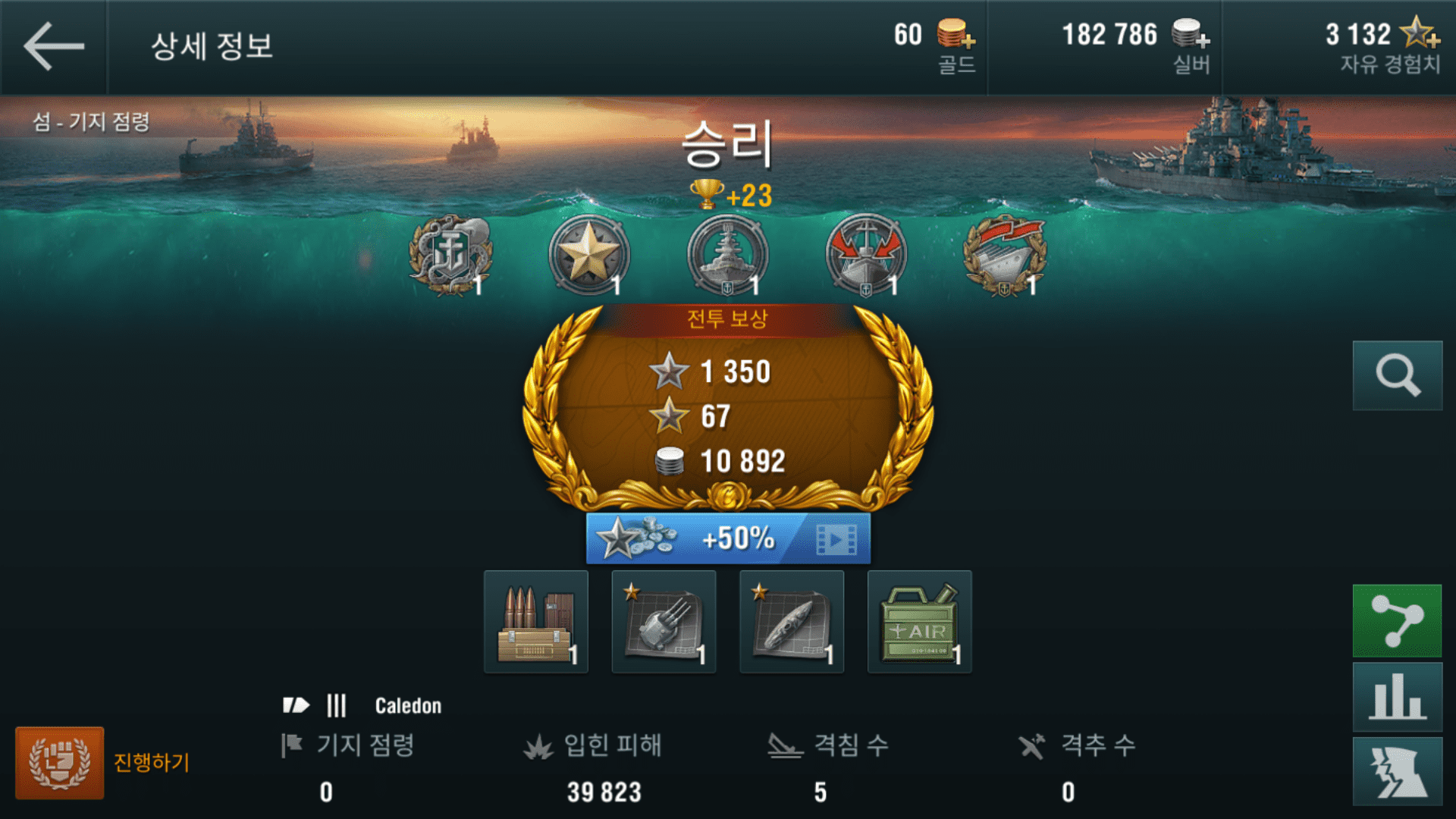The image size is (1456, 819).
Task: Add more gold via the gold icon
Action: coord(955,34)
